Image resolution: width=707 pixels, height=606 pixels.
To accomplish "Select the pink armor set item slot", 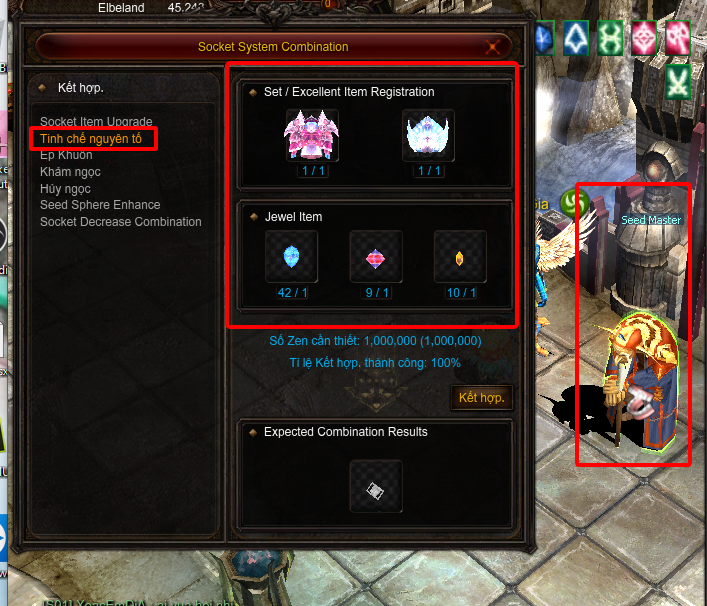I will coord(312,135).
